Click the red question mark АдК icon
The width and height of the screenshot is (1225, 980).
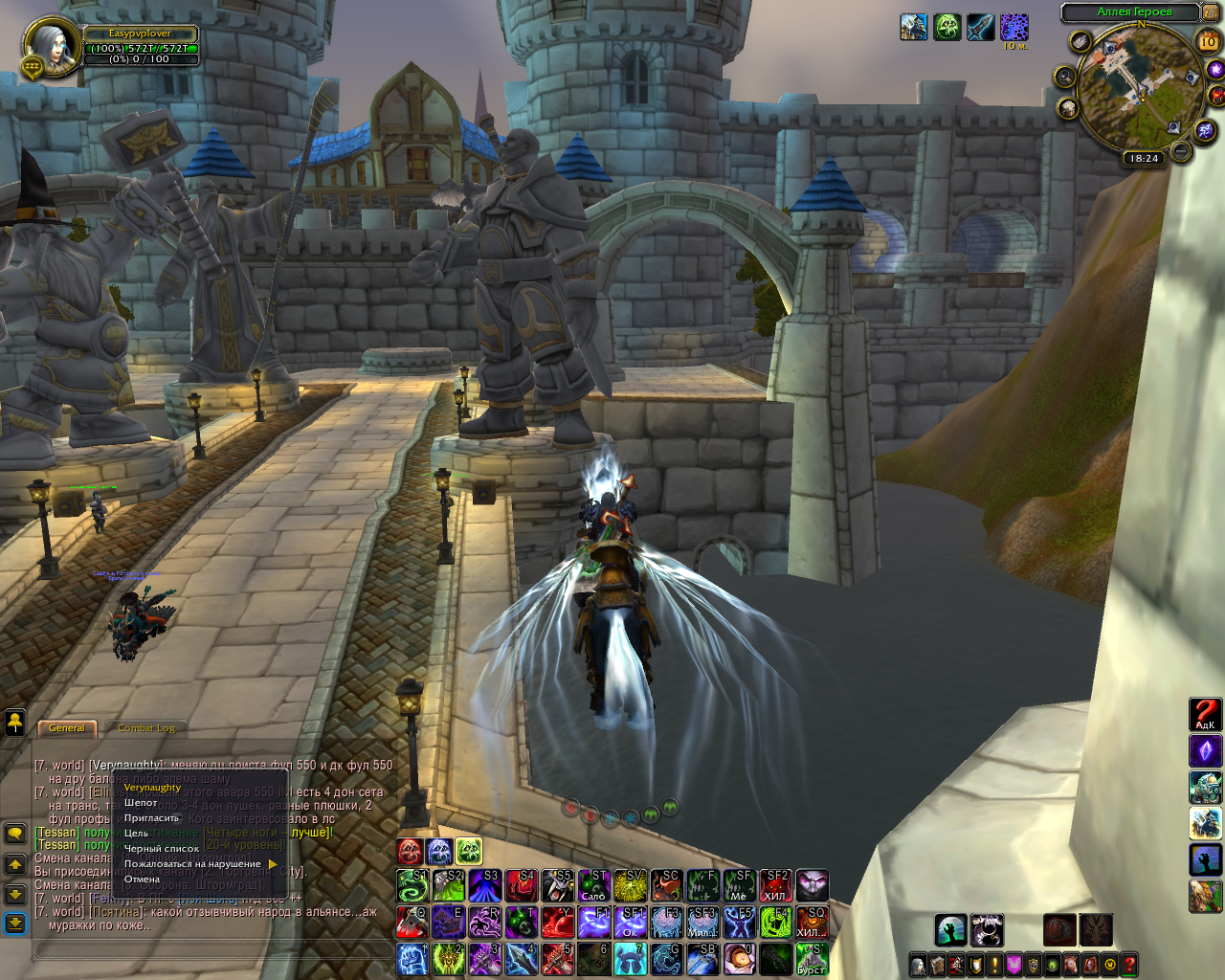pyautogui.click(x=1205, y=714)
